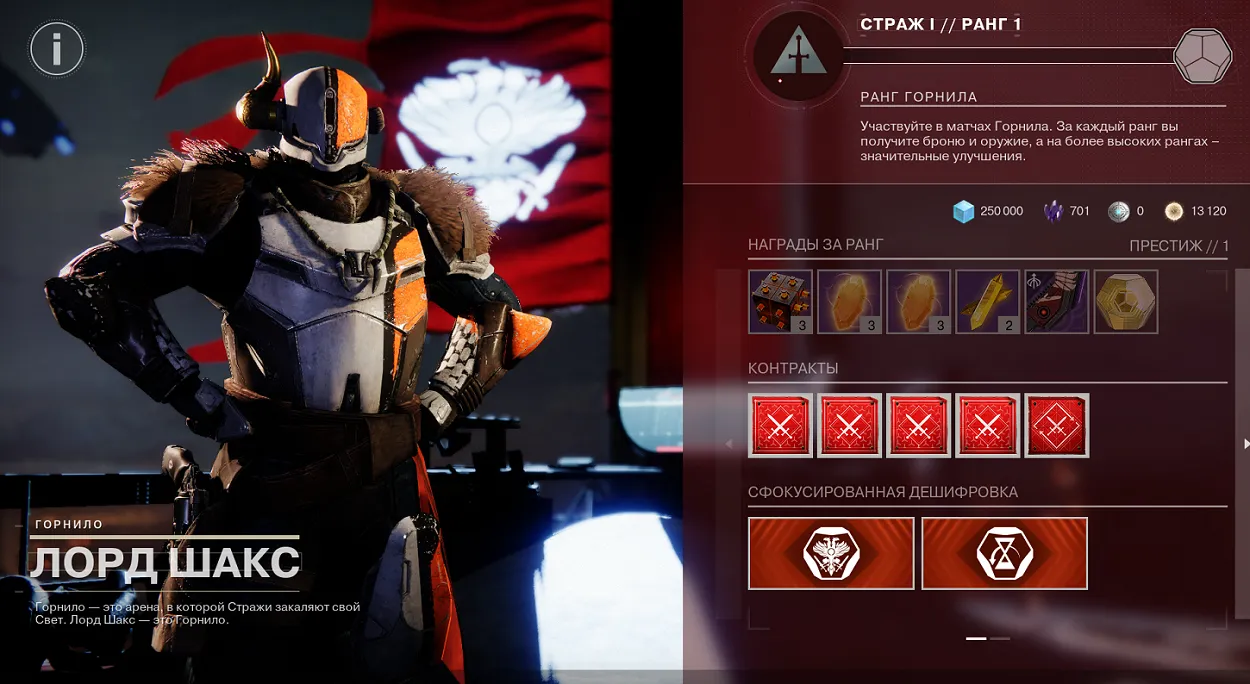Choose the golden prism rank reward
This screenshot has height=684, width=1250.
(987, 301)
